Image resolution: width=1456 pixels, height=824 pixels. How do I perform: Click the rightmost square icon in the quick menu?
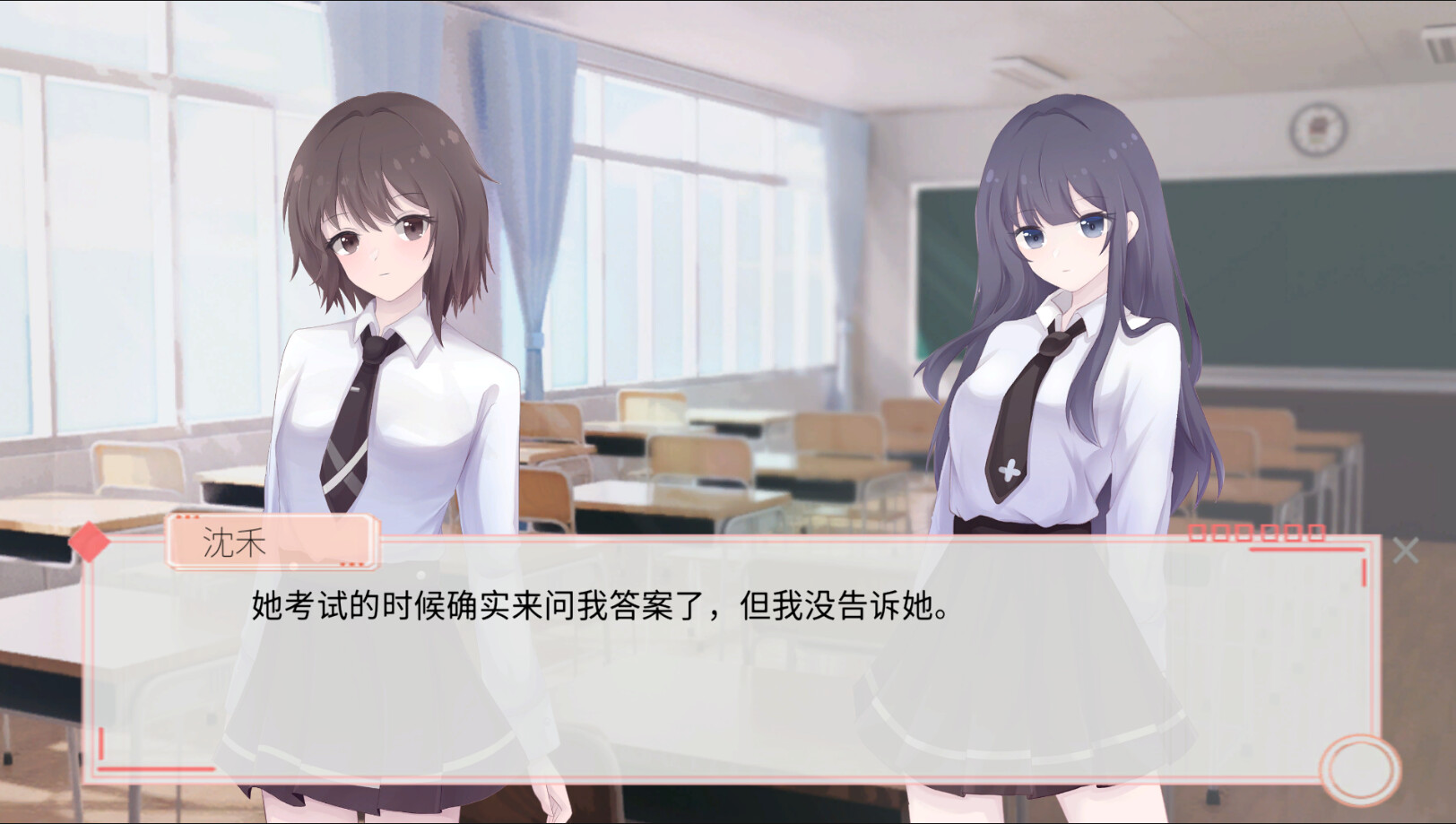[1319, 533]
